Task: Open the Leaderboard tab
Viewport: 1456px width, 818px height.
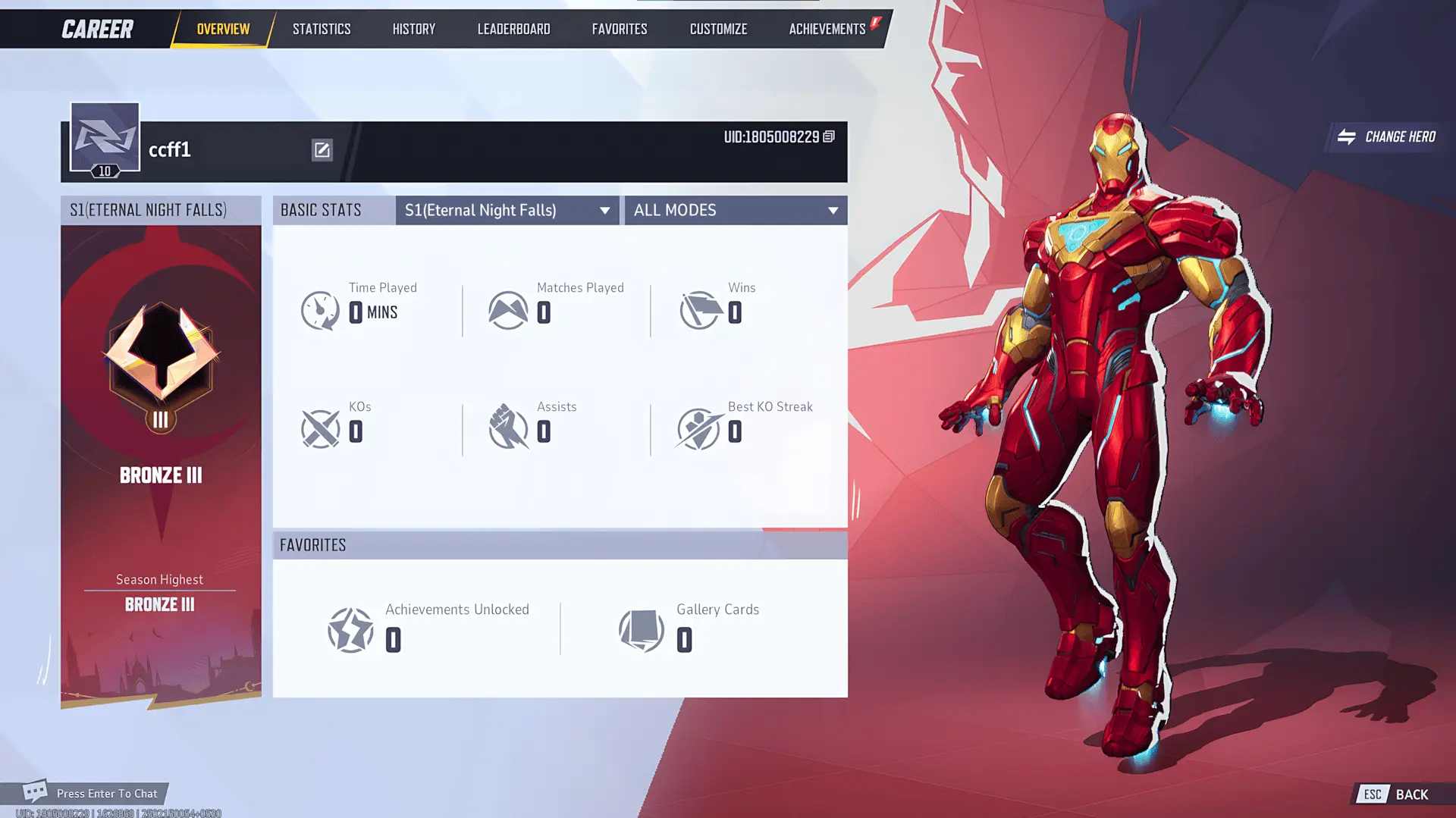Action: [513, 29]
